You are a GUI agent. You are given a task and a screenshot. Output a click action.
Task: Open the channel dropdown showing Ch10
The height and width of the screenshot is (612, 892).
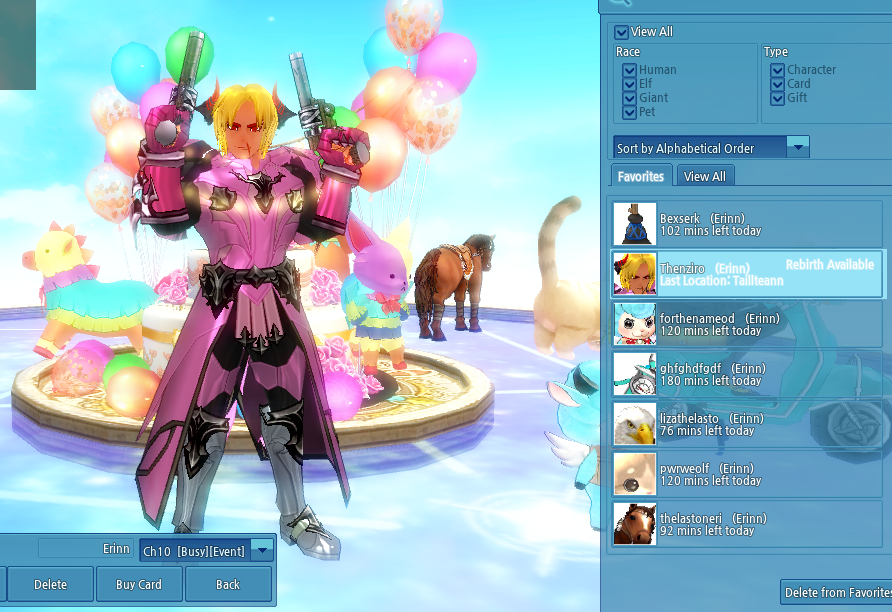pos(262,550)
